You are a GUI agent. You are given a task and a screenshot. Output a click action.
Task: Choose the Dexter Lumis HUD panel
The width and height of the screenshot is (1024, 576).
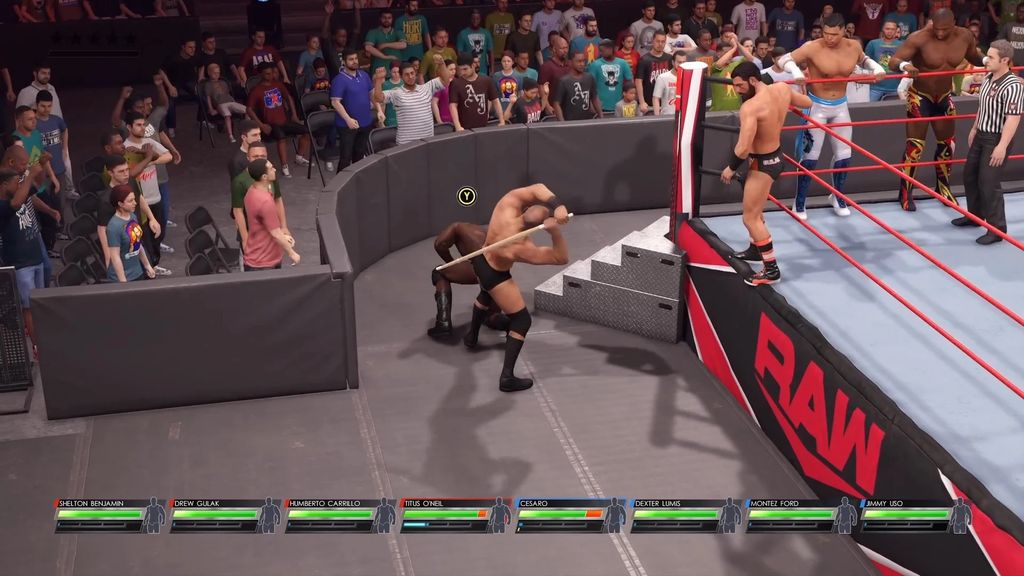click(686, 515)
